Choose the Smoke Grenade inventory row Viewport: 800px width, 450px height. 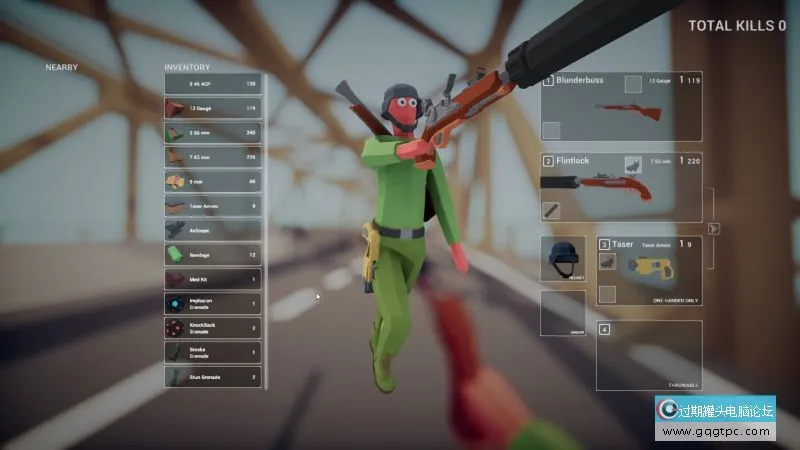tap(212, 352)
